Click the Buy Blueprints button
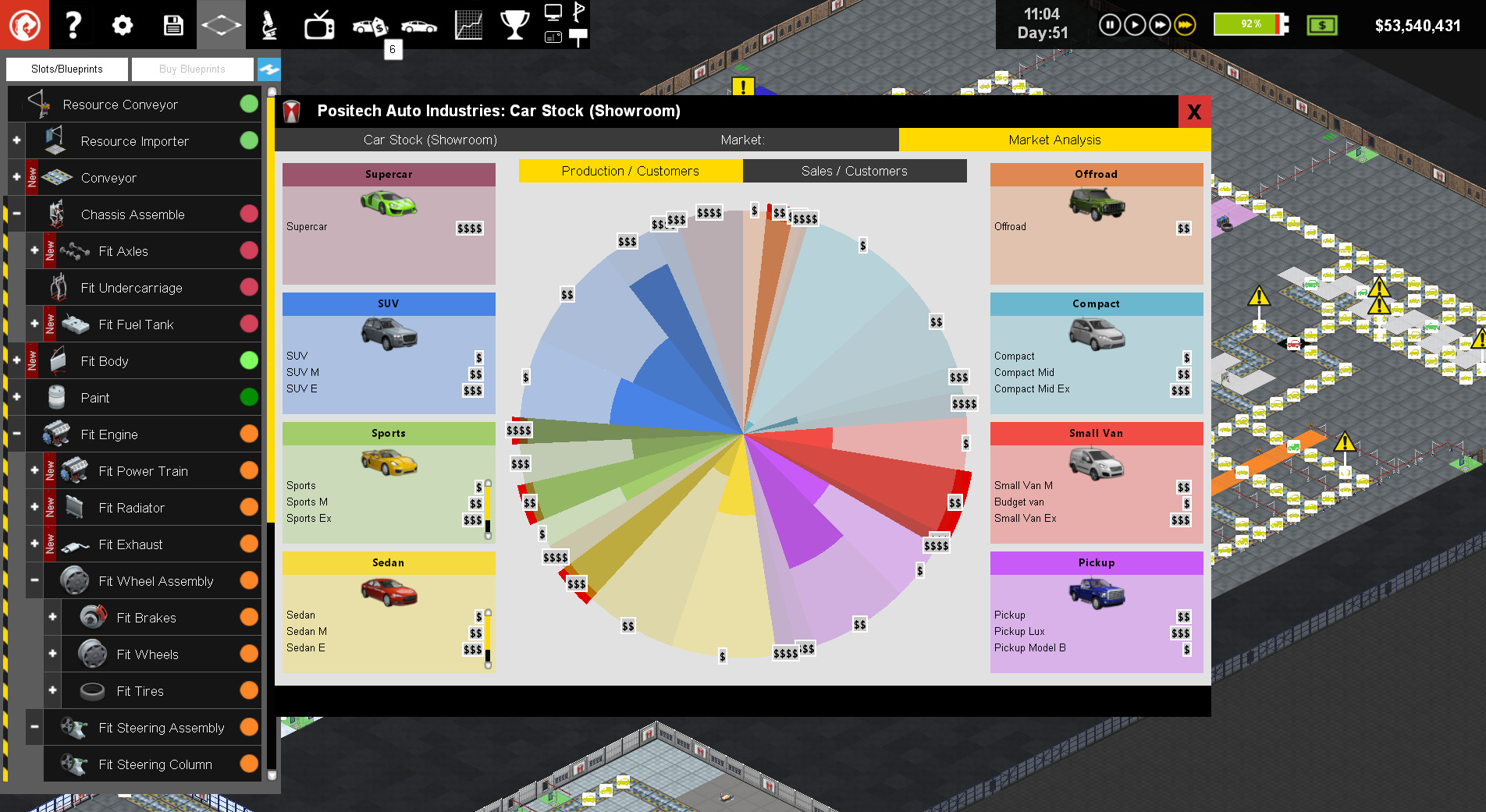The height and width of the screenshot is (812, 1486). pyautogui.click(x=192, y=69)
